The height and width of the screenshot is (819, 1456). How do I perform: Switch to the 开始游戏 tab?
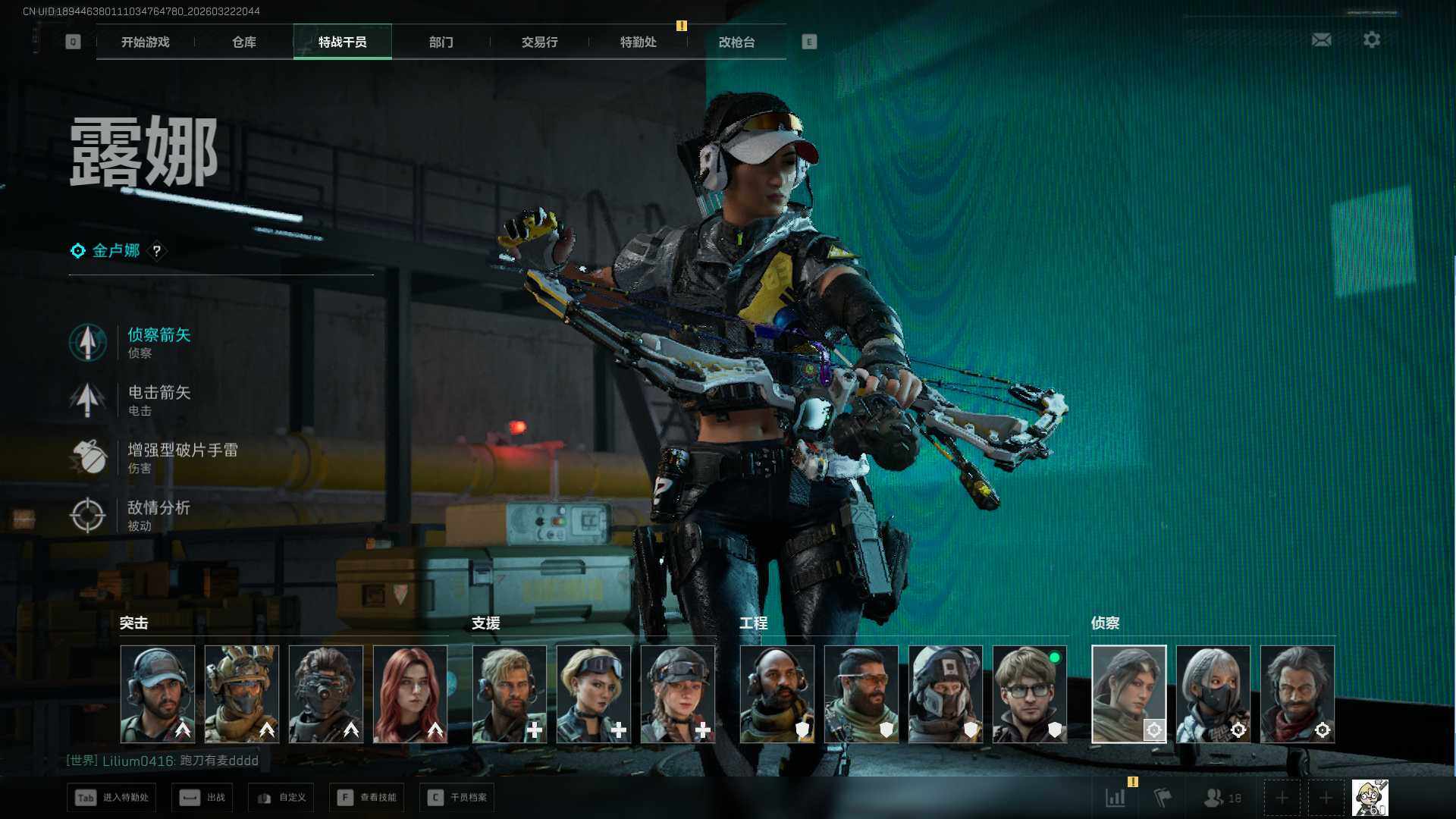click(x=146, y=42)
